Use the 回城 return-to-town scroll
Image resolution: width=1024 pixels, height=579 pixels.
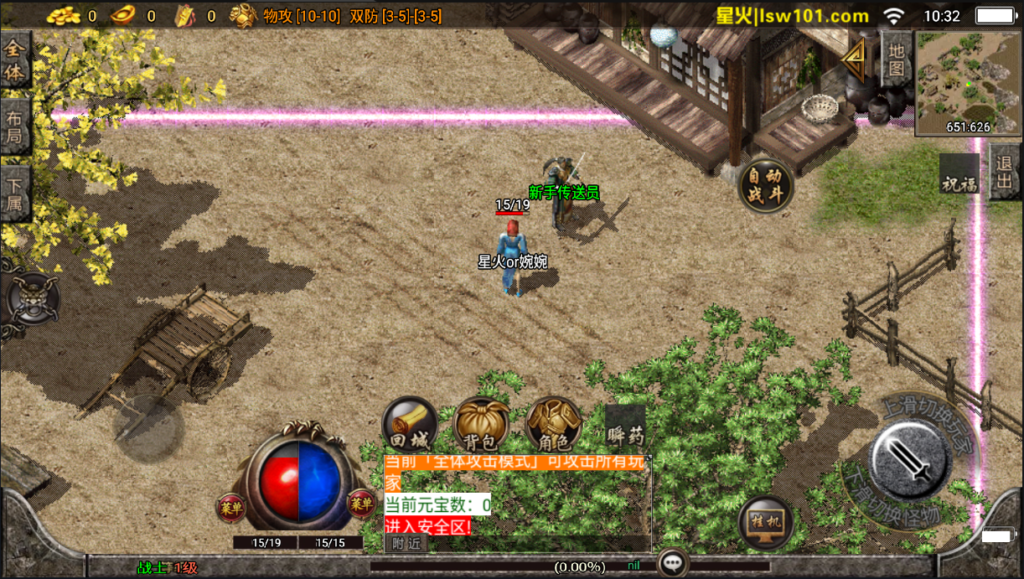pyautogui.click(x=410, y=425)
